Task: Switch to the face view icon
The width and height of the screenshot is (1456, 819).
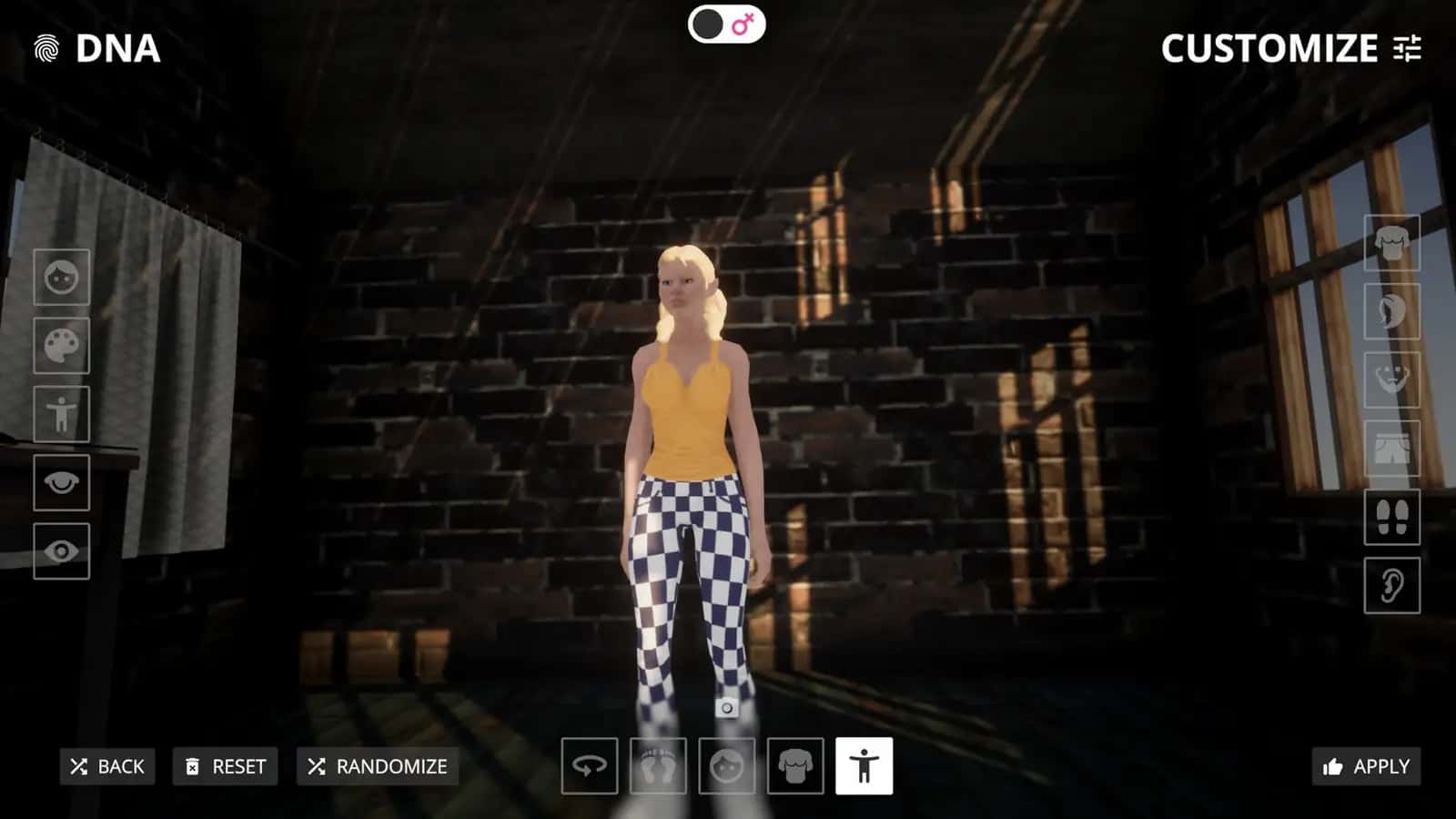Action: click(x=727, y=765)
